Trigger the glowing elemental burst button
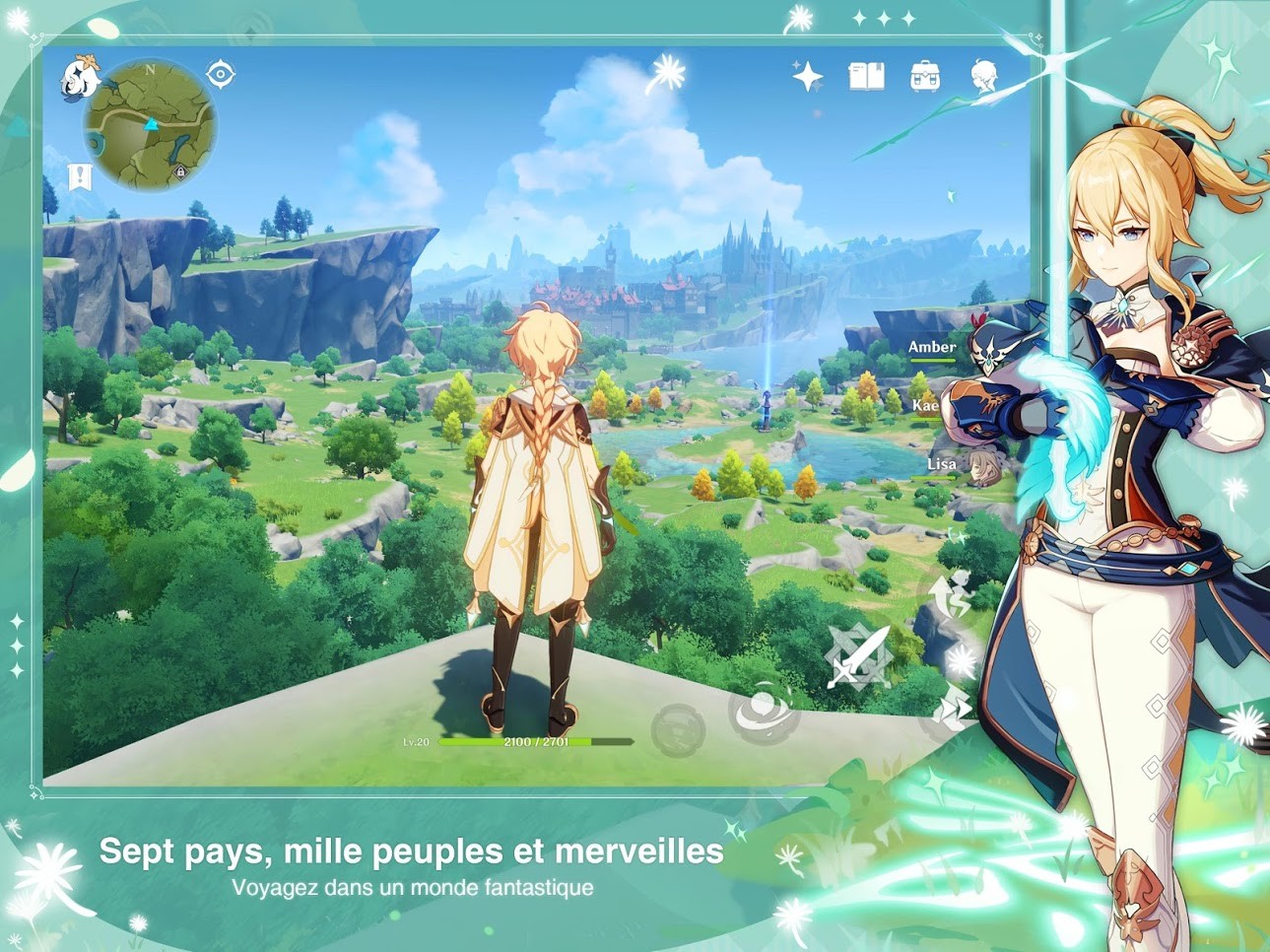The width and height of the screenshot is (1270, 952). pos(960,660)
